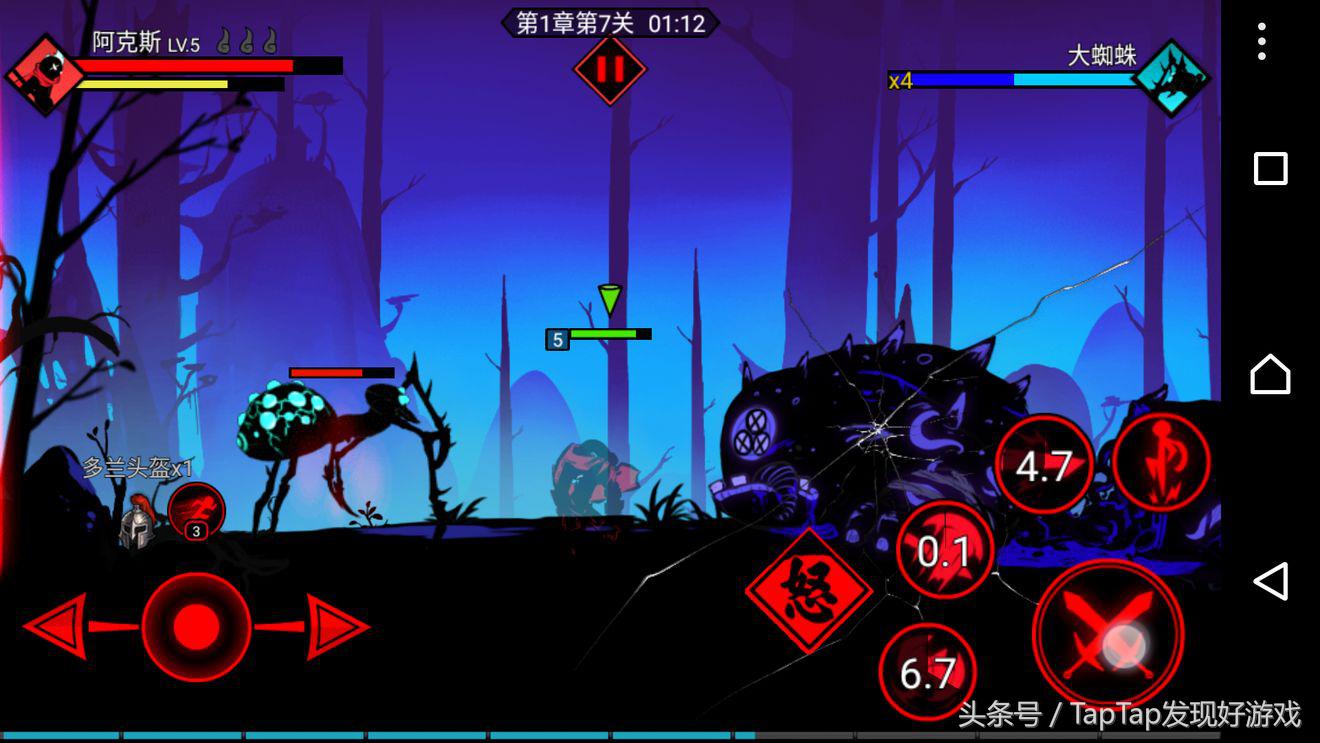Attack with the crossed swords button
The height and width of the screenshot is (743, 1320).
[x=1108, y=634]
